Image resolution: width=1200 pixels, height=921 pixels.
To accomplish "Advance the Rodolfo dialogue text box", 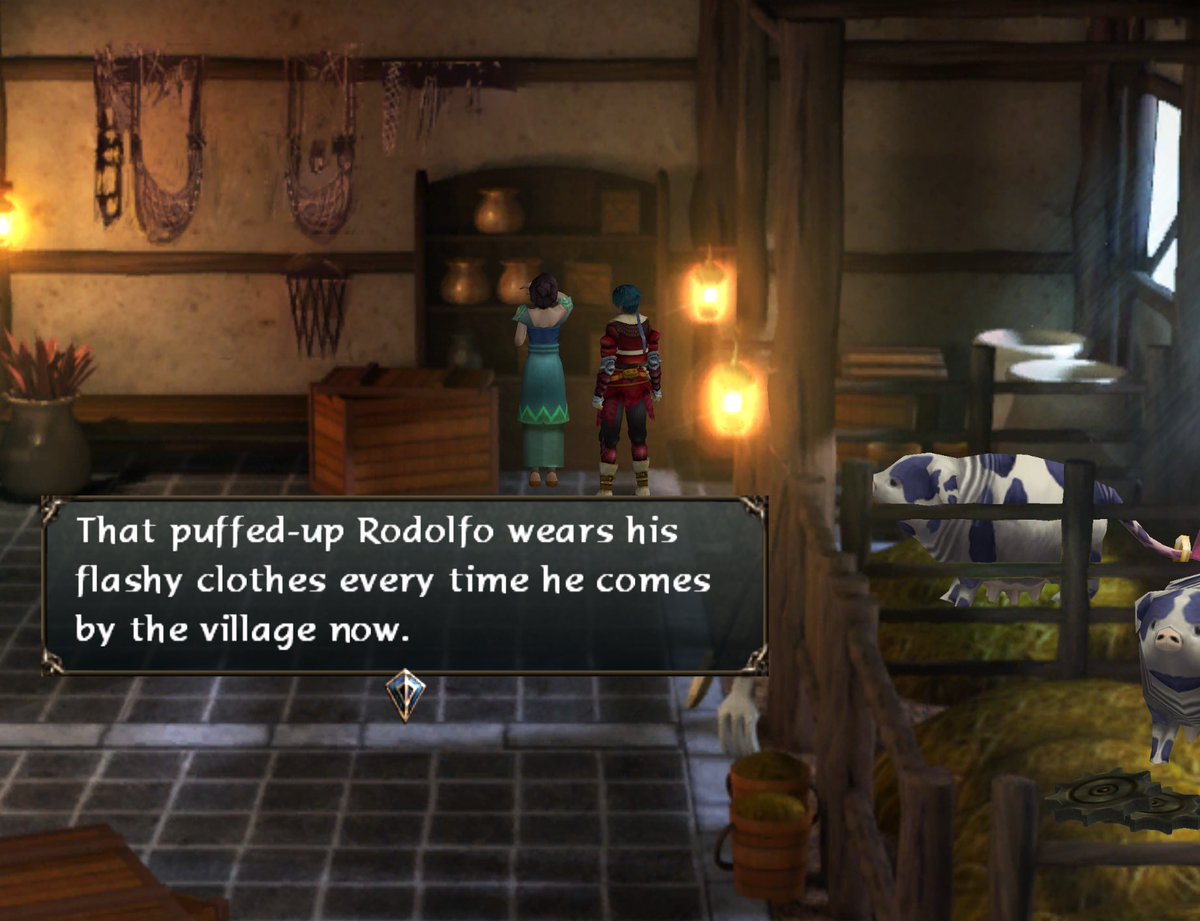I will coord(404,585).
